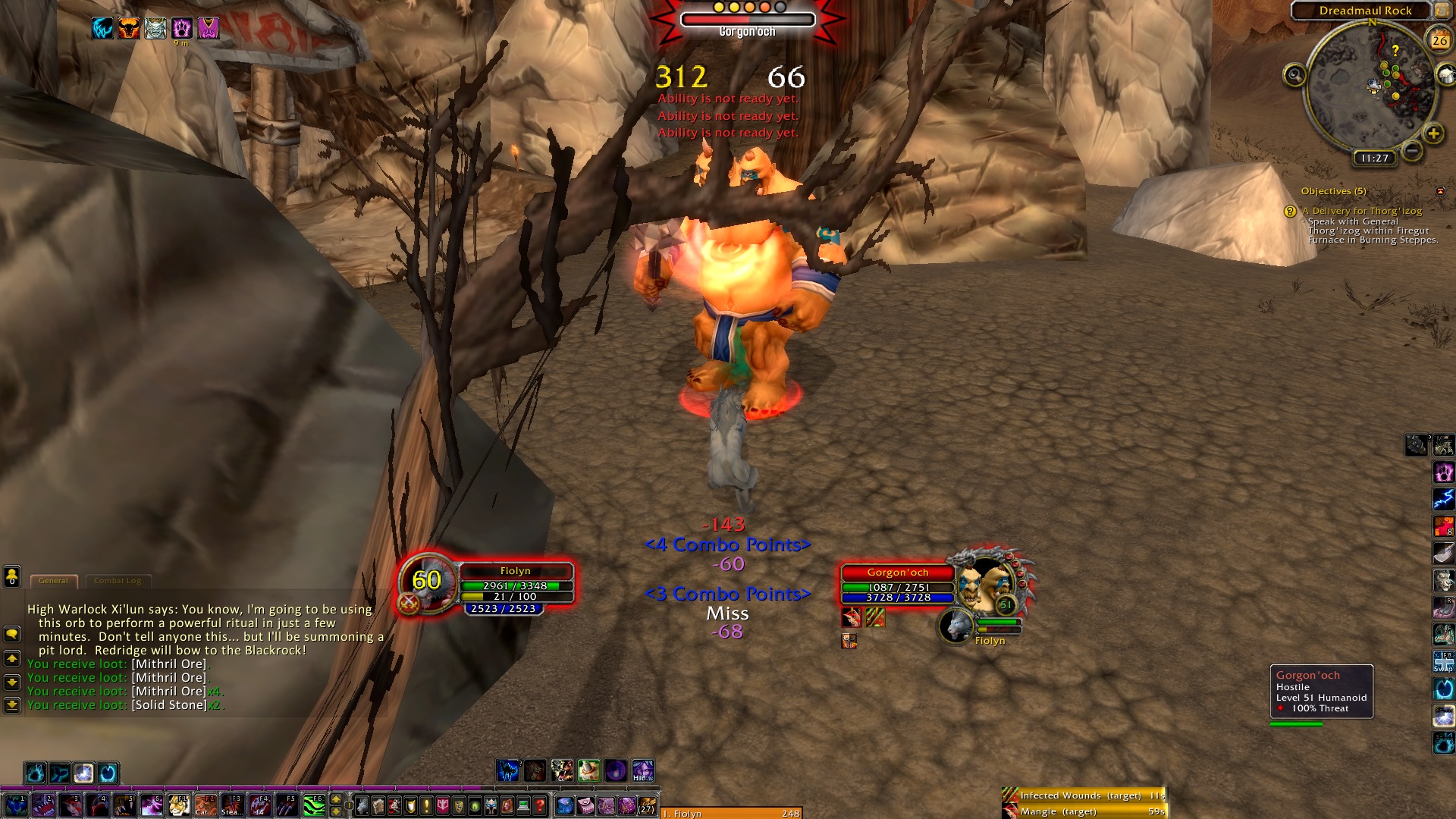The image size is (1456, 819).
Task: Use the Swap F8 action slot
Action: (x=1443, y=661)
